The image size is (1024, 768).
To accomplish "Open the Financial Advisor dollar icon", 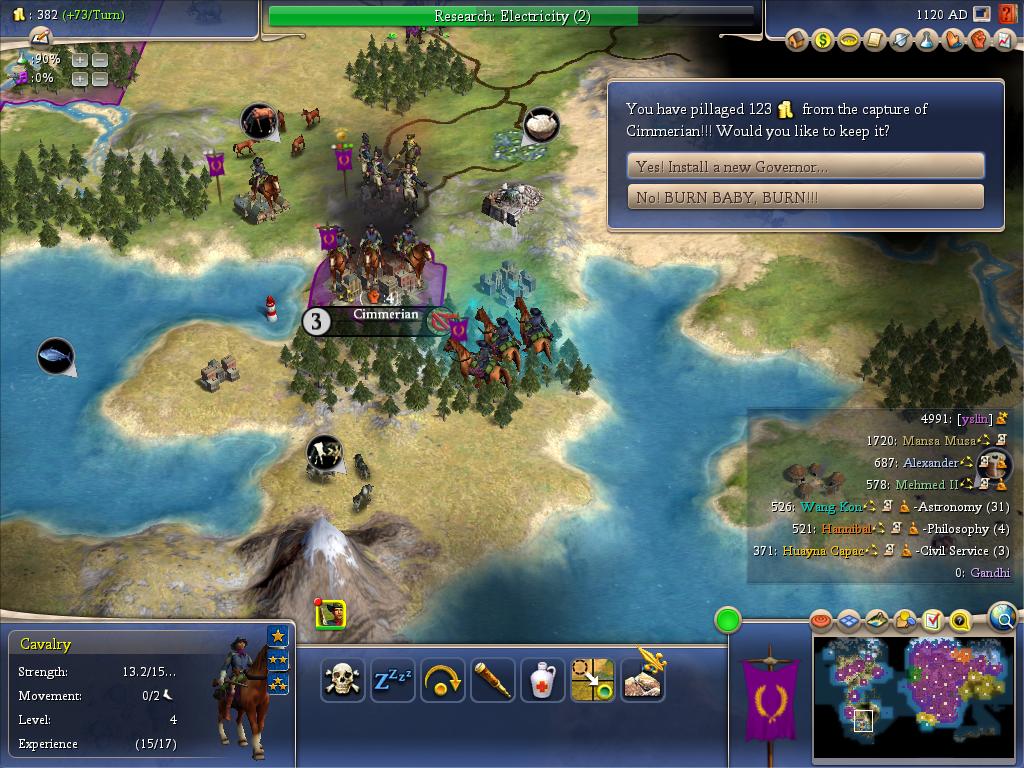I will click(823, 41).
